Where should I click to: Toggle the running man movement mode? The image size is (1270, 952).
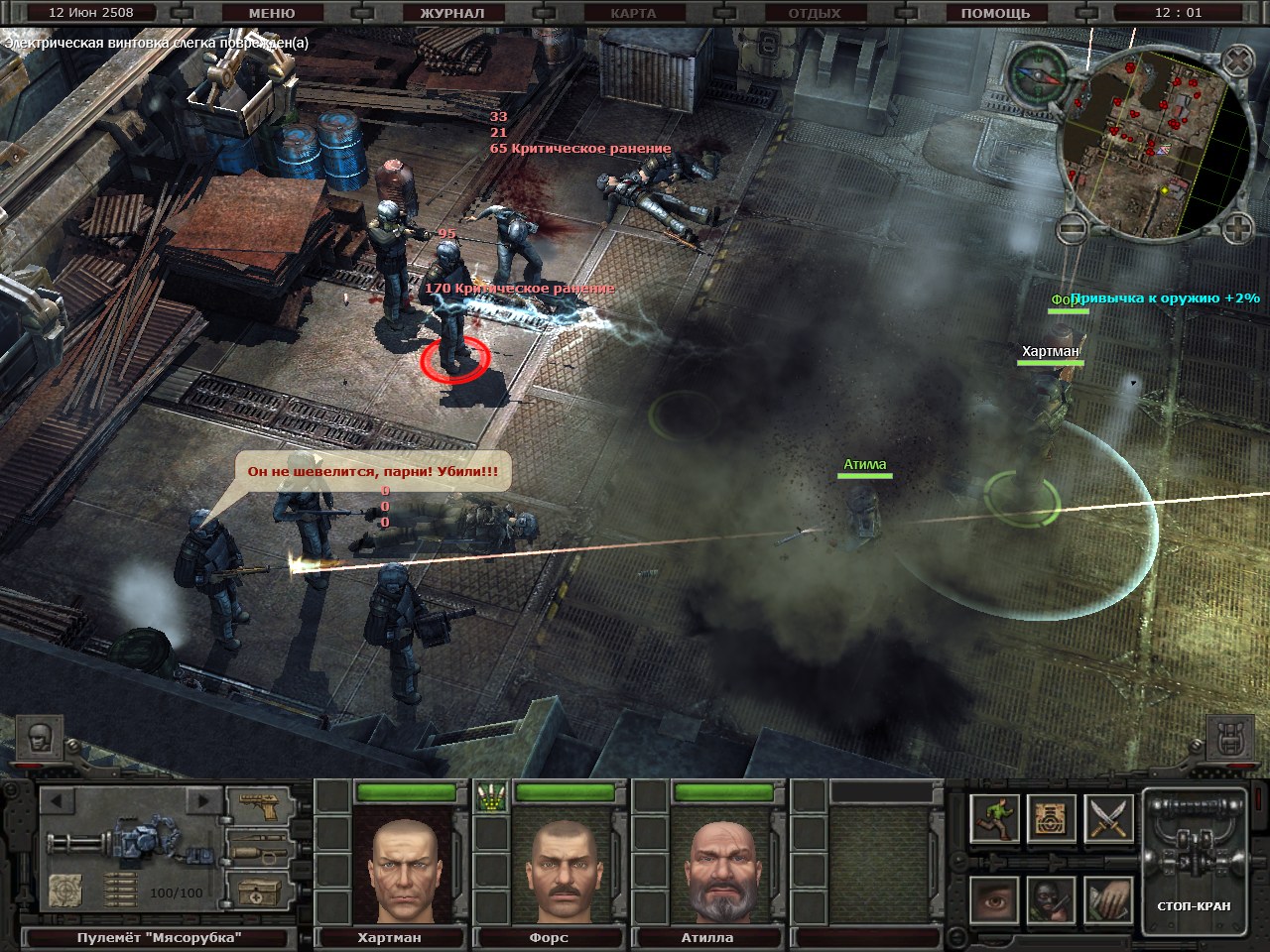993,819
